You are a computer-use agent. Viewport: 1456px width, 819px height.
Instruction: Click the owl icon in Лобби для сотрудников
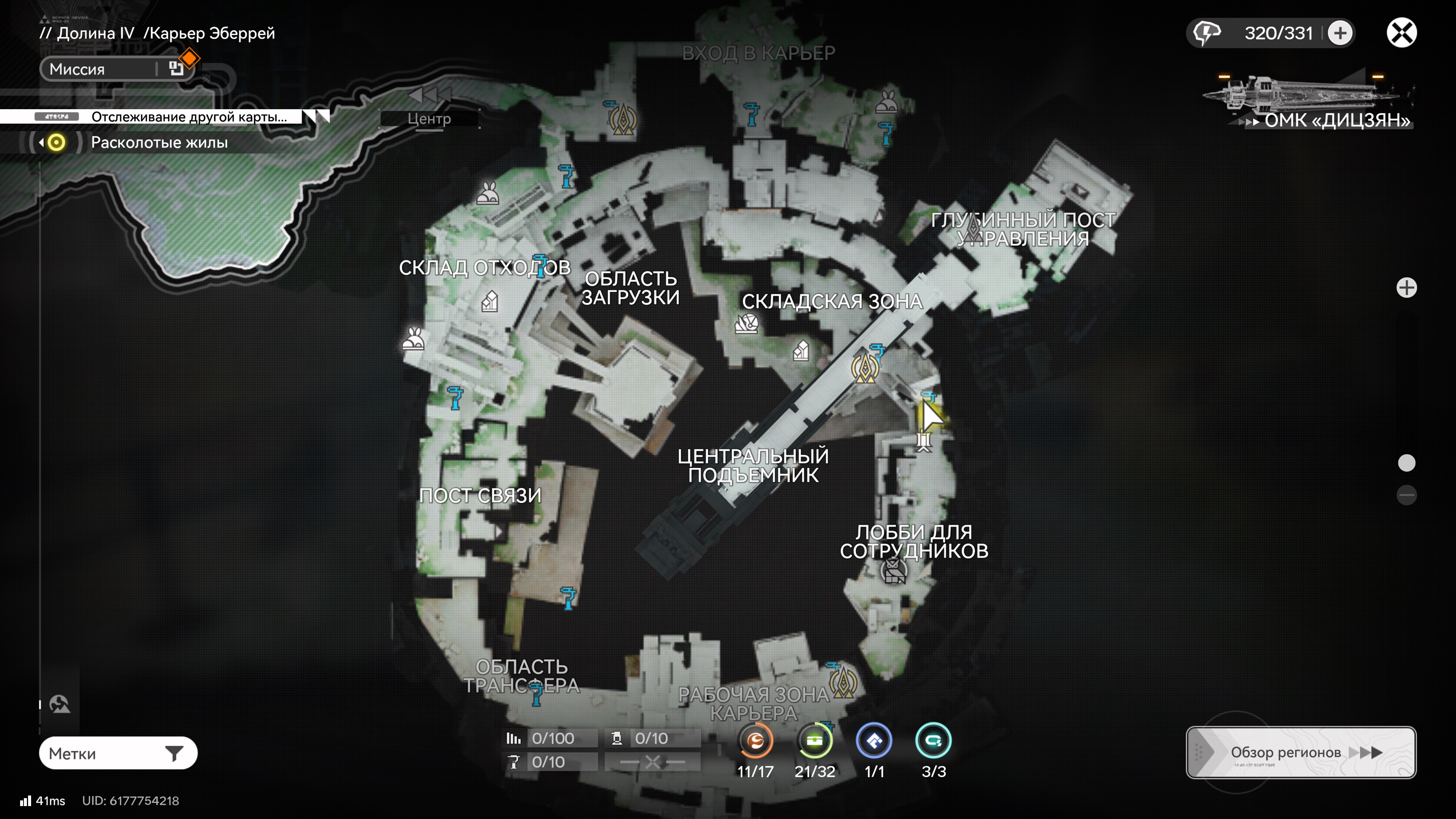[x=894, y=571]
